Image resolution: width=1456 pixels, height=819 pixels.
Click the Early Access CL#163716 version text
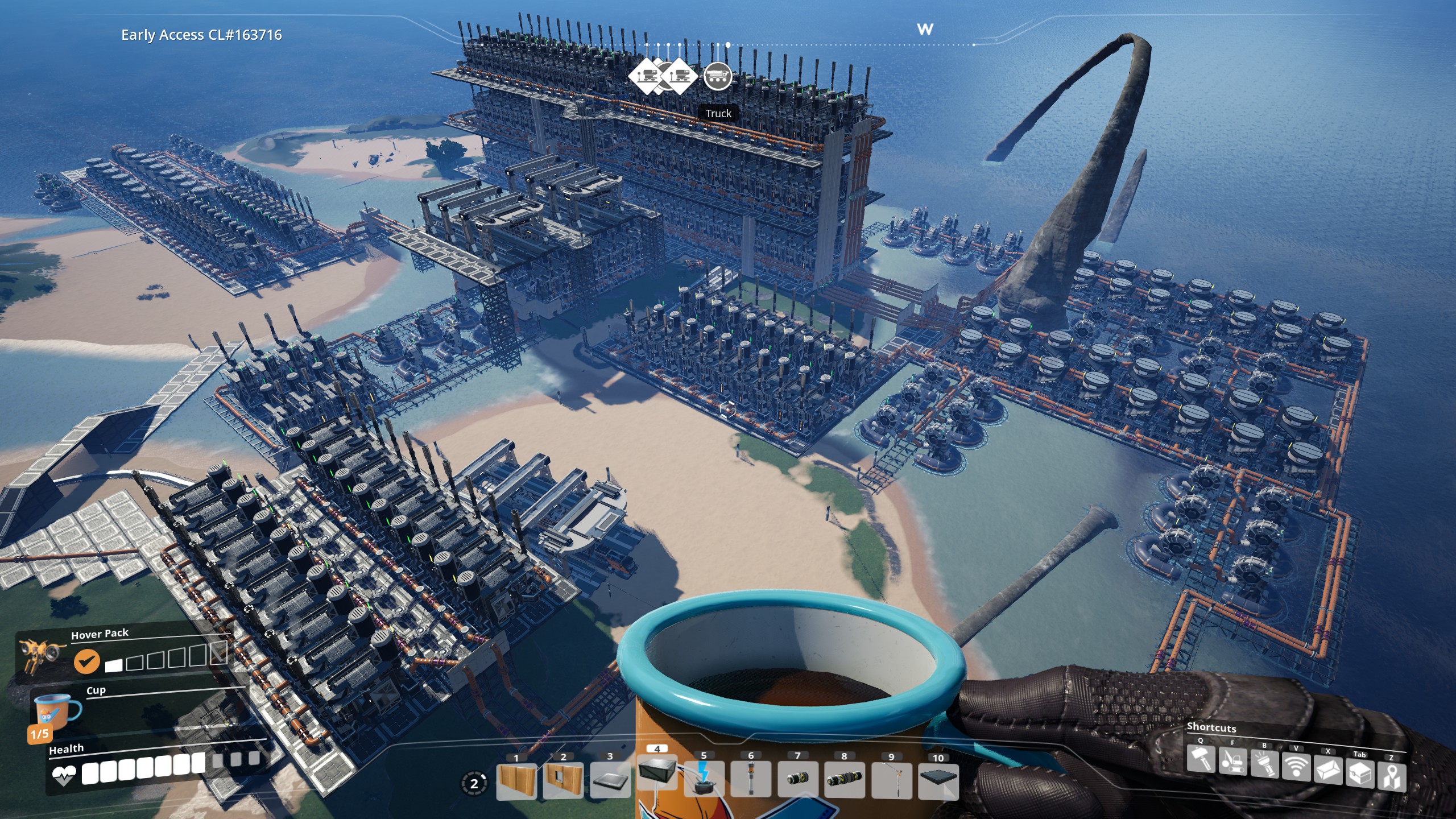pyautogui.click(x=200, y=34)
